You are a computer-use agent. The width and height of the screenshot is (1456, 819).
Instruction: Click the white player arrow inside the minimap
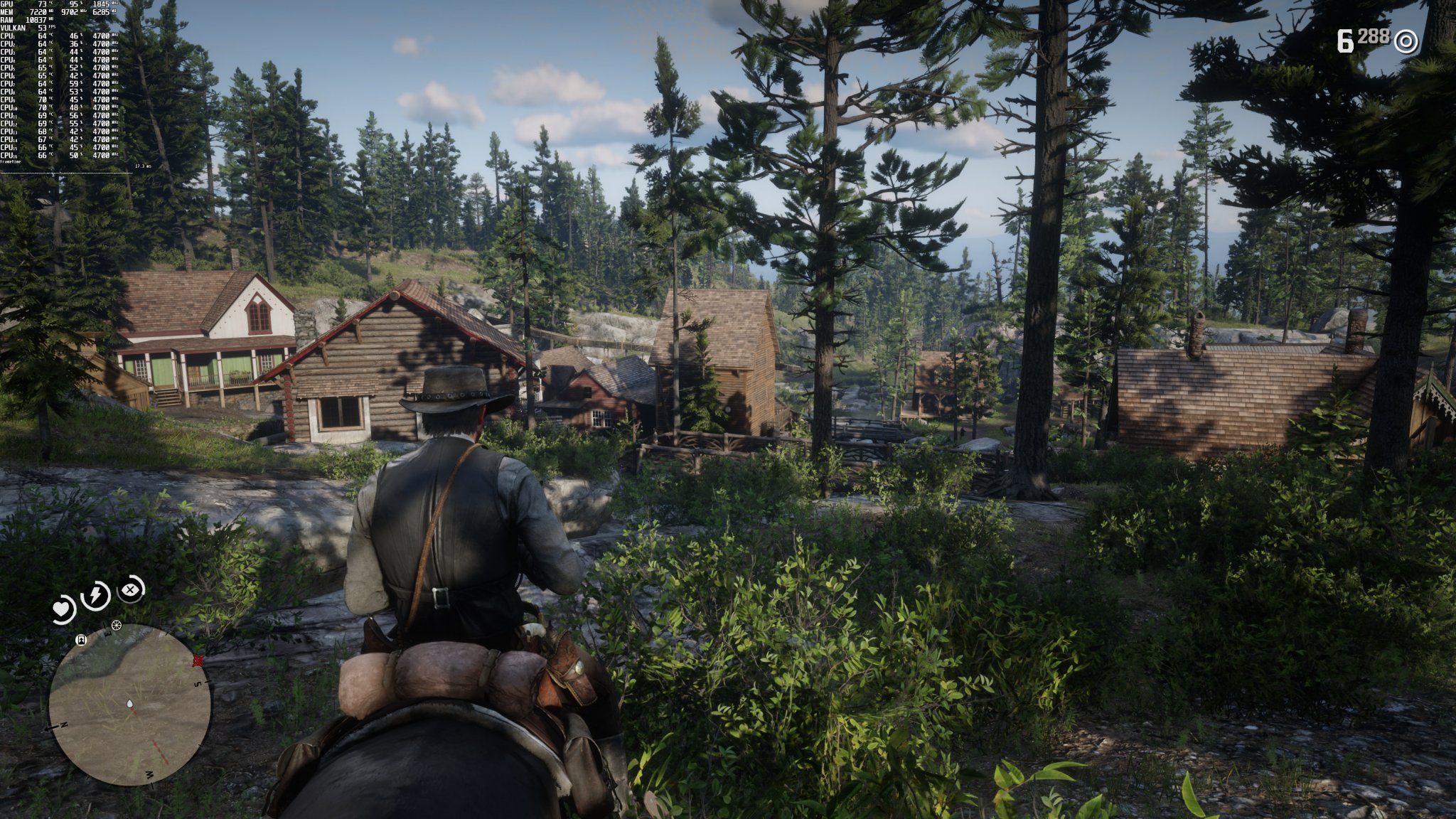(130, 705)
